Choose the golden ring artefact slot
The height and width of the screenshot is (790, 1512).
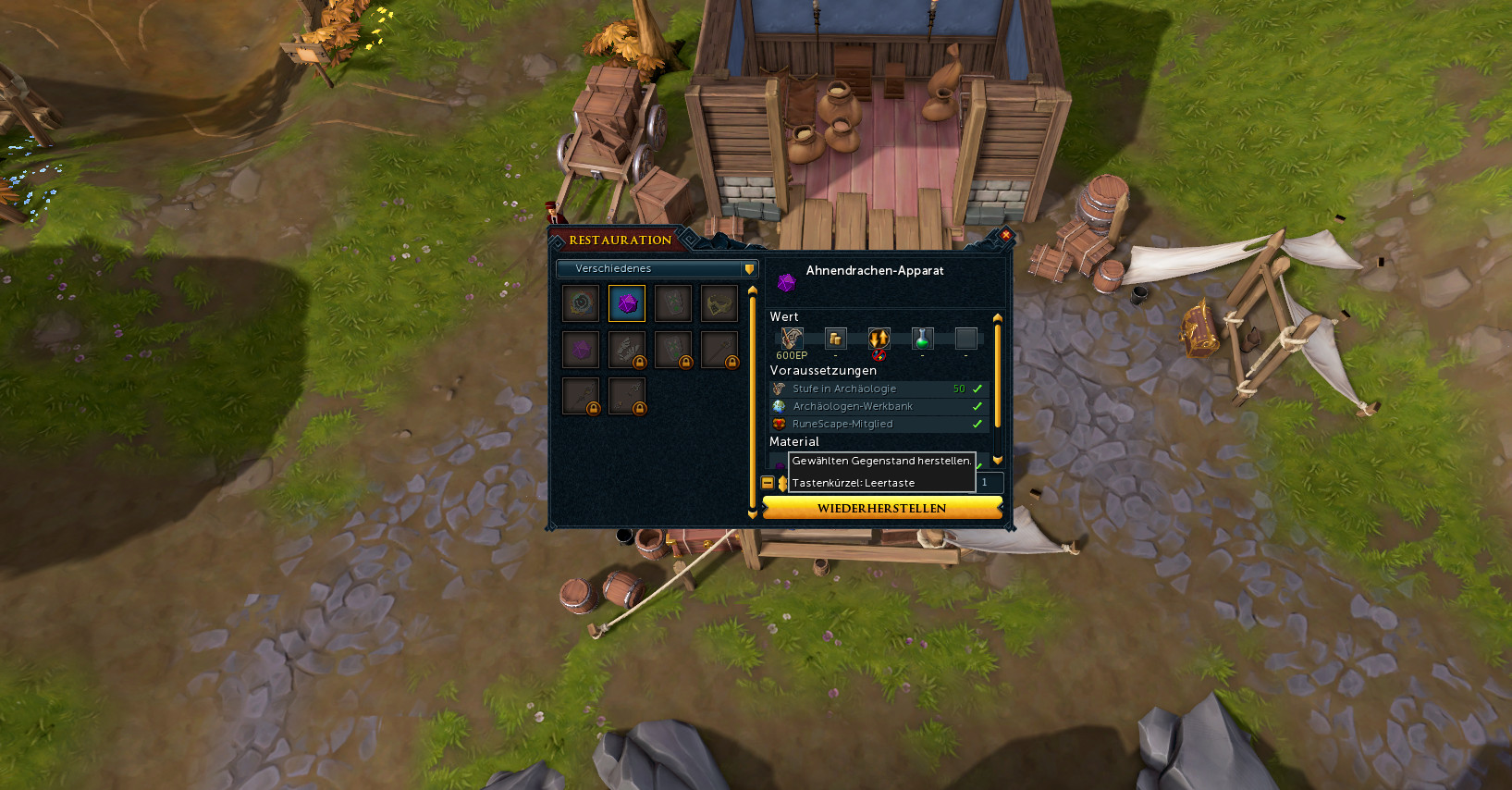(719, 303)
